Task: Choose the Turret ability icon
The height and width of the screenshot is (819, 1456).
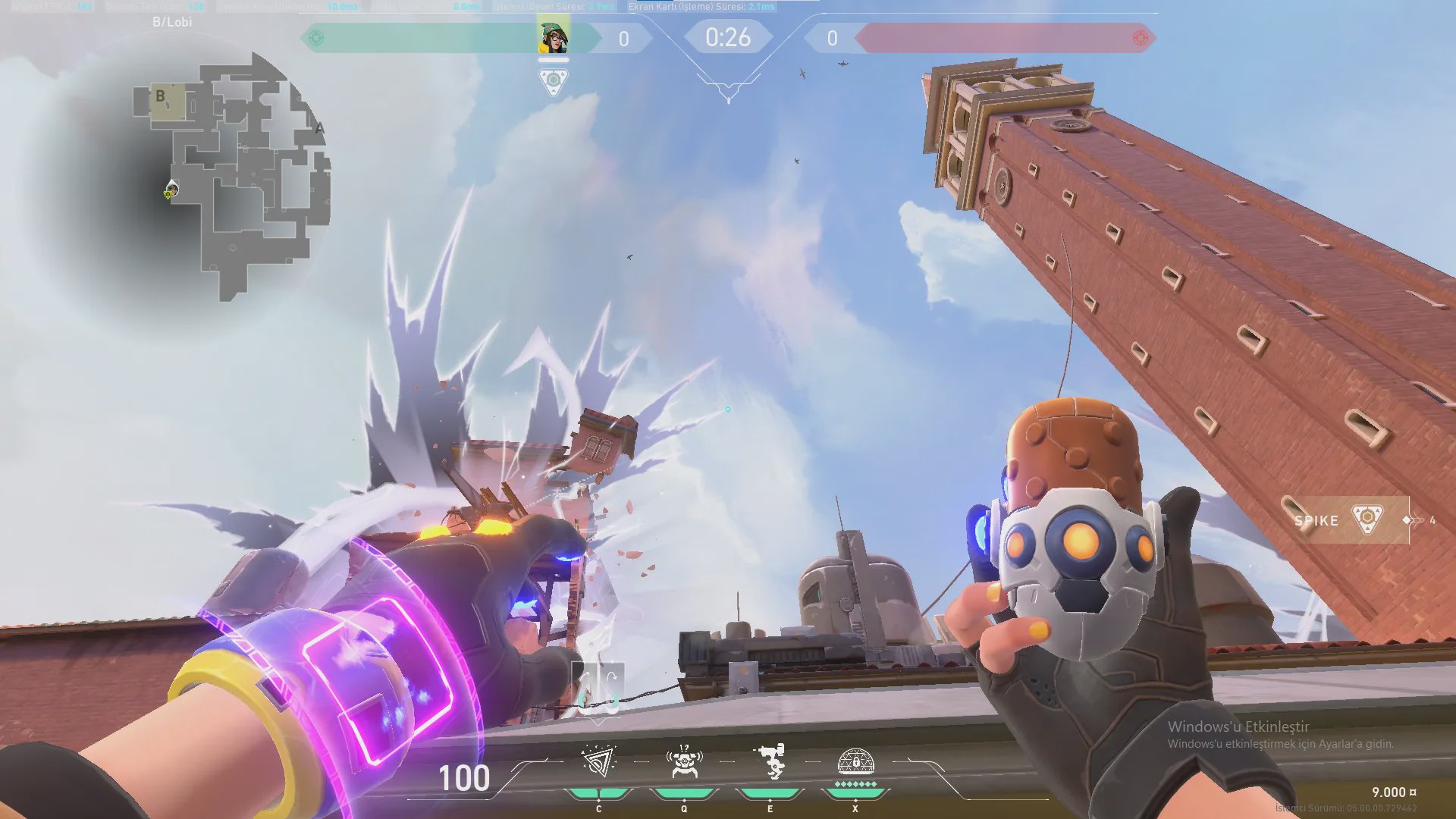Action: tap(770, 762)
